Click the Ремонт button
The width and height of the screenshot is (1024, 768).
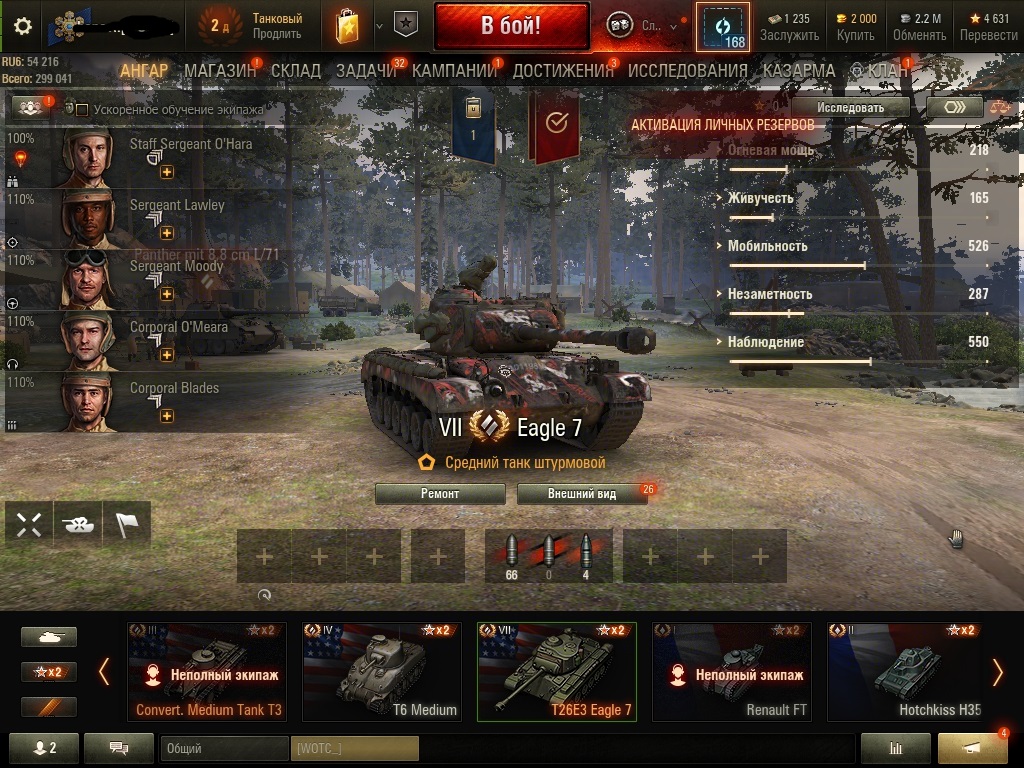coord(440,494)
